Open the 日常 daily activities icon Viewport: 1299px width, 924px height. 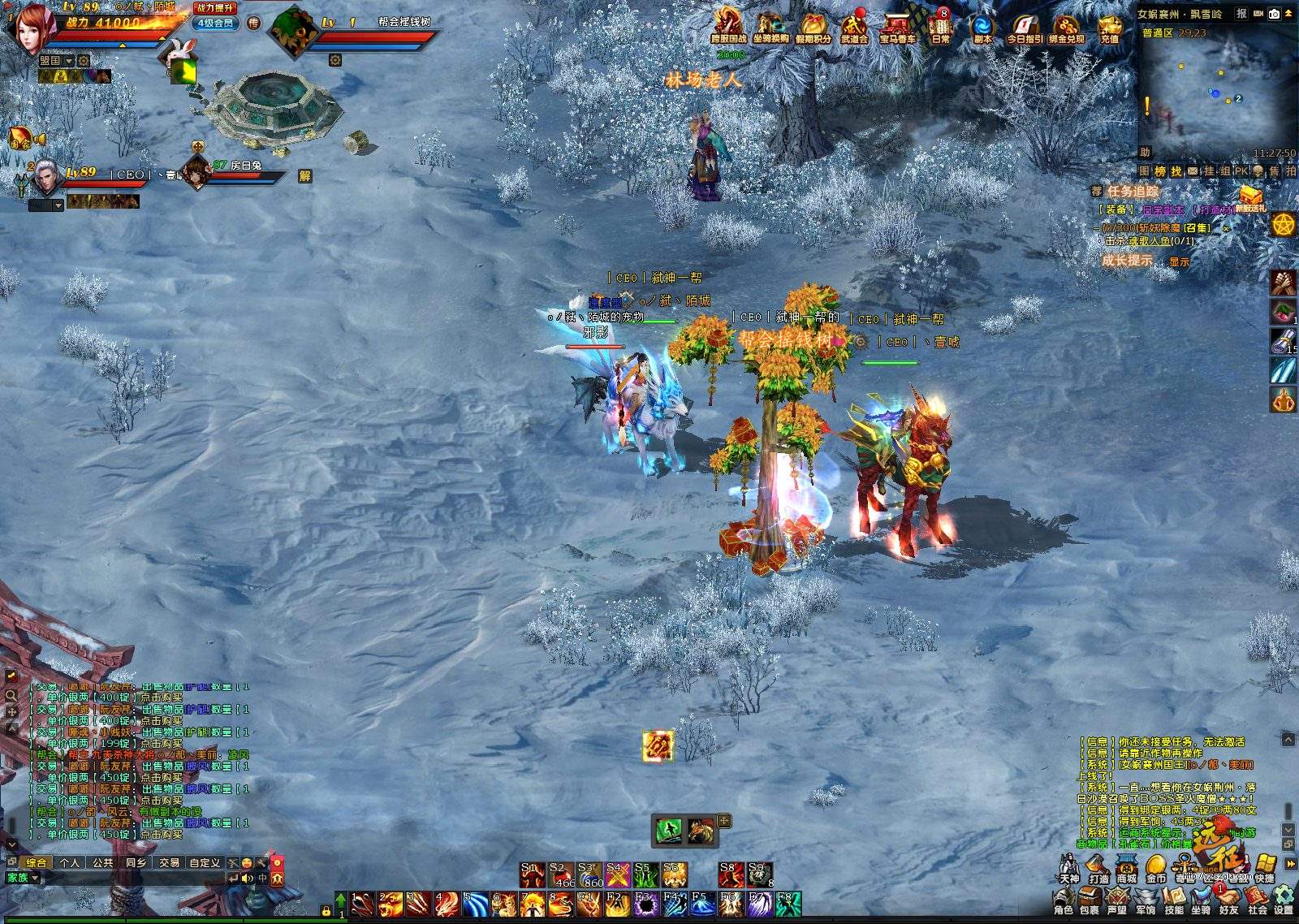(x=940, y=27)
